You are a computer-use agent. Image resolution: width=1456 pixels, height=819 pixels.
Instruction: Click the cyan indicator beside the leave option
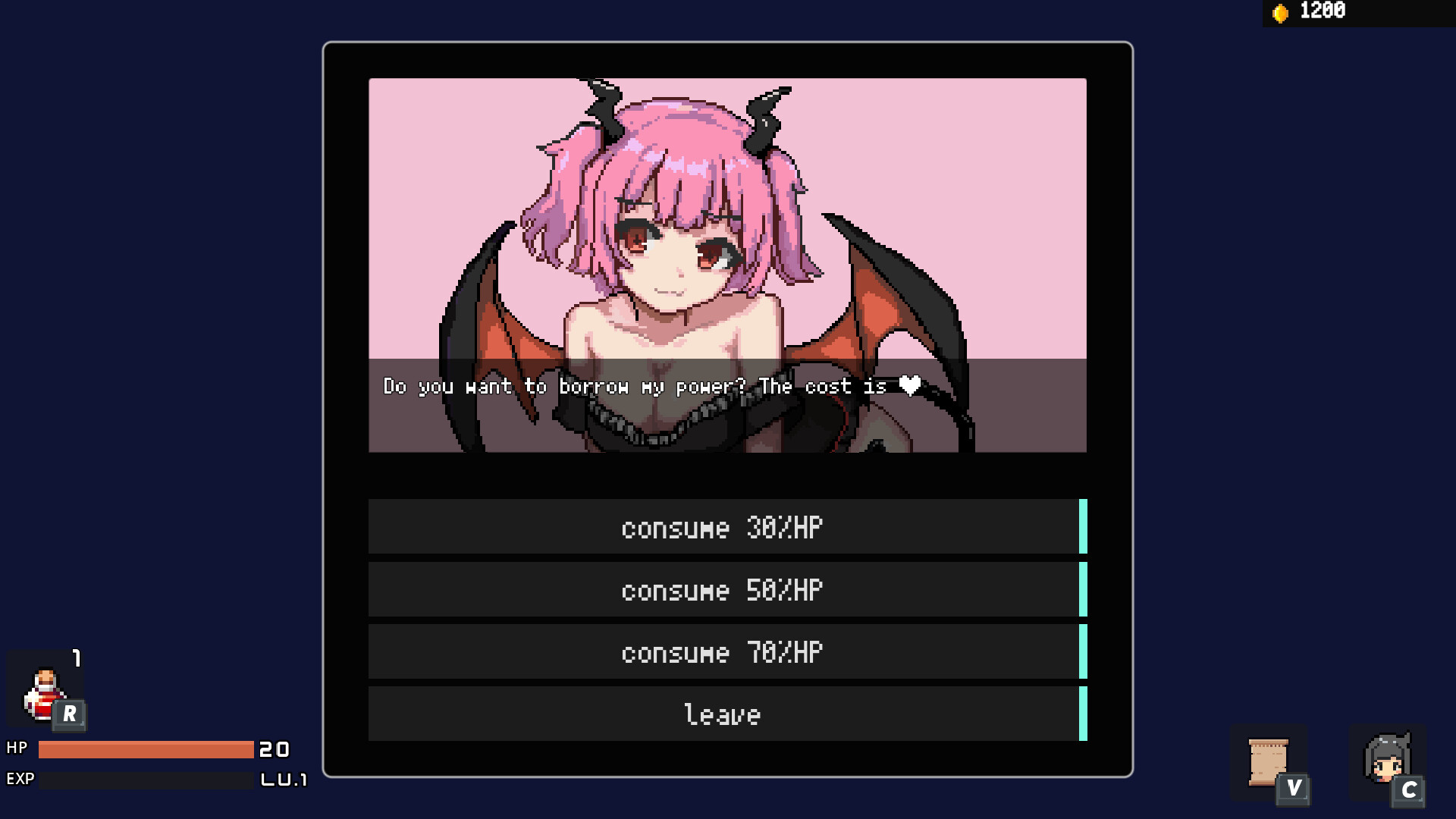(x=1083, y=713)
